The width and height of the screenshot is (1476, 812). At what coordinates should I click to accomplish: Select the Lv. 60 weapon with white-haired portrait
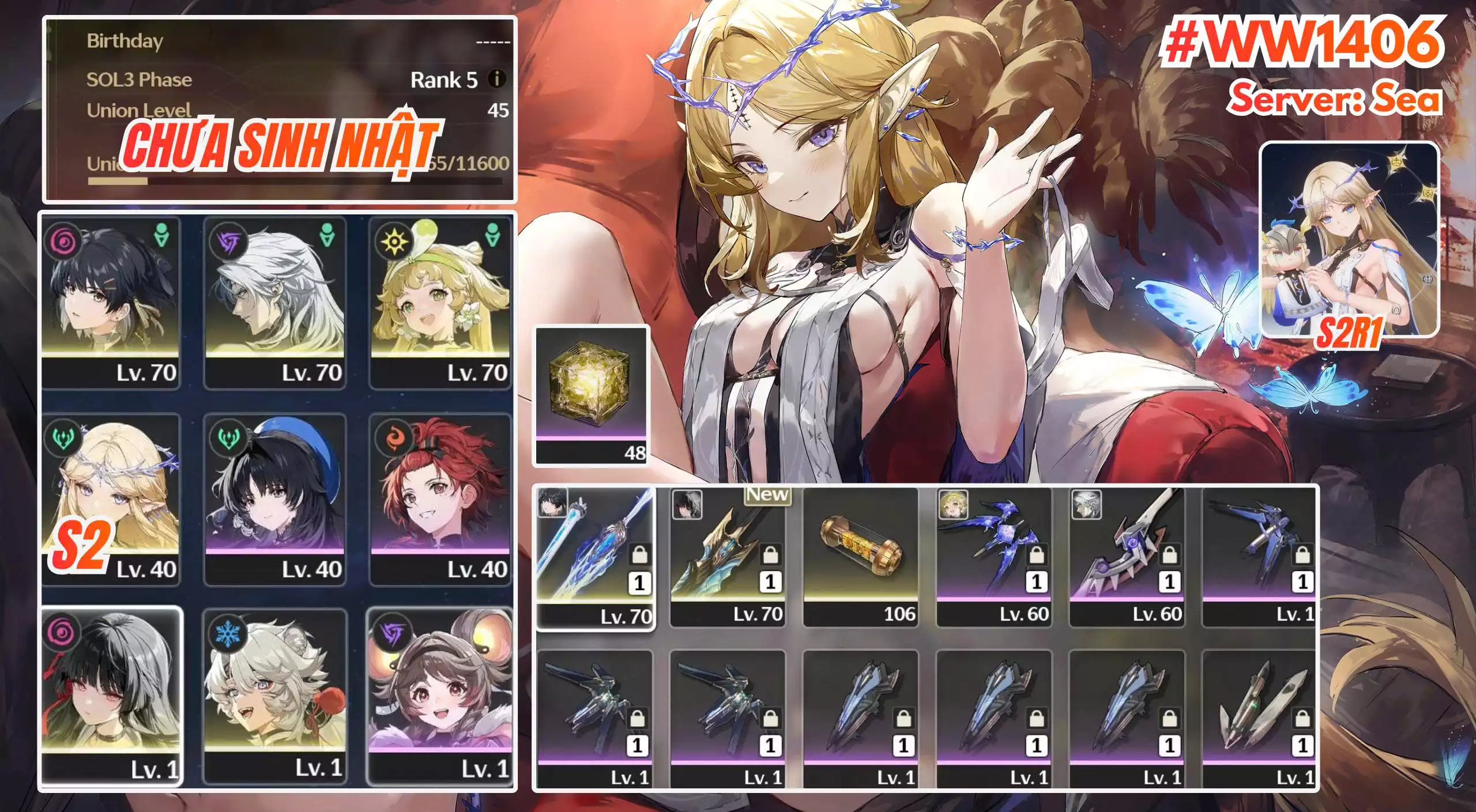[x=1127, y=557]
